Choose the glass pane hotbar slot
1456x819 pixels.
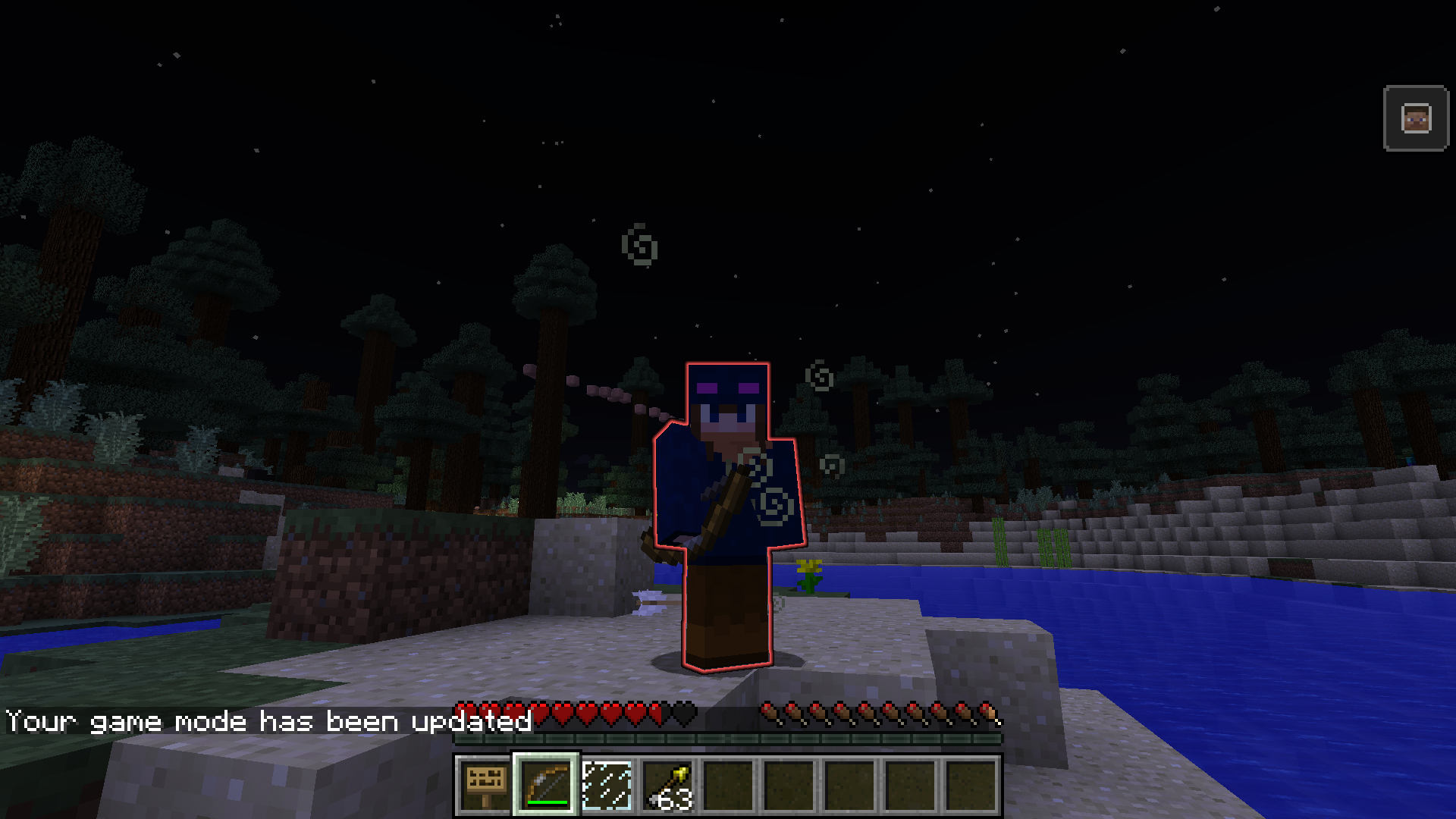(607, 785)
